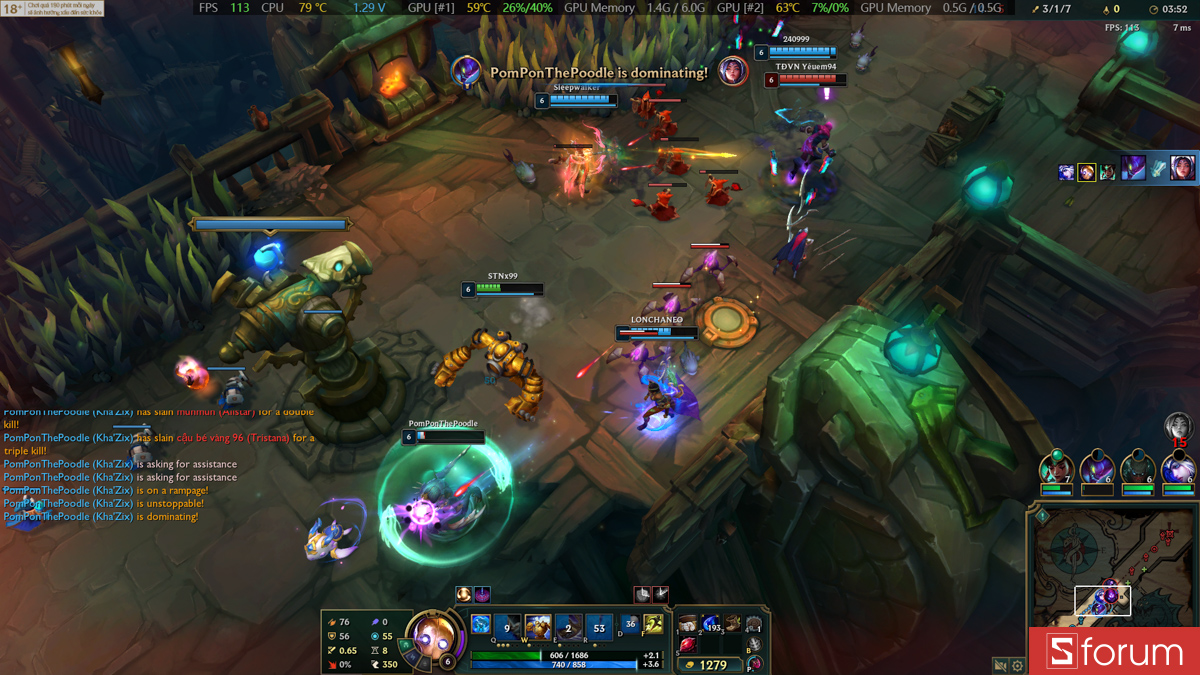This screenshot has width=1200, height=675.
Task: Toggle the crossed-out camera button
Action: [x=999, y=665]
